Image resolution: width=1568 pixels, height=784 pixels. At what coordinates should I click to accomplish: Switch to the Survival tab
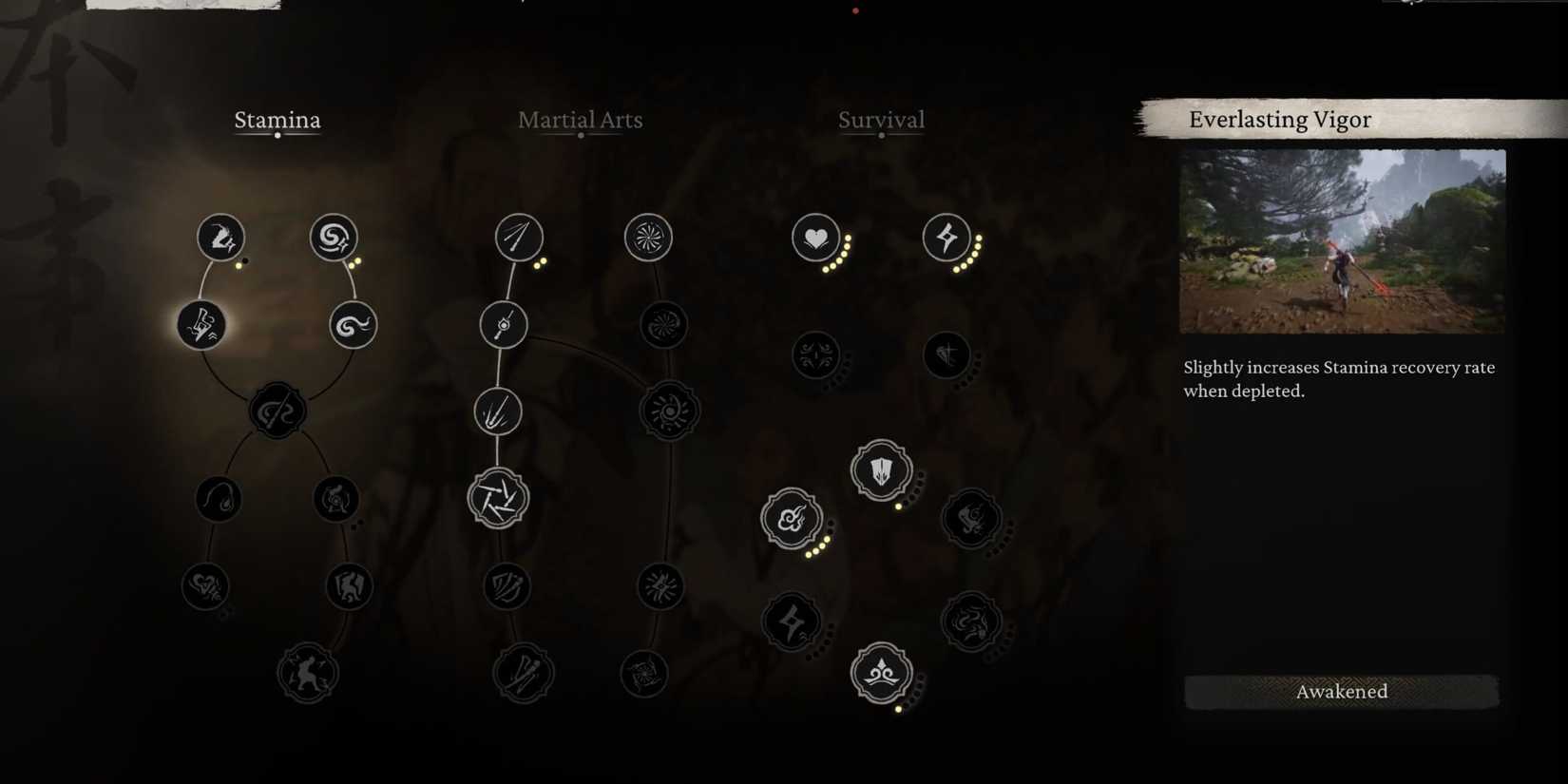[881, 120]
